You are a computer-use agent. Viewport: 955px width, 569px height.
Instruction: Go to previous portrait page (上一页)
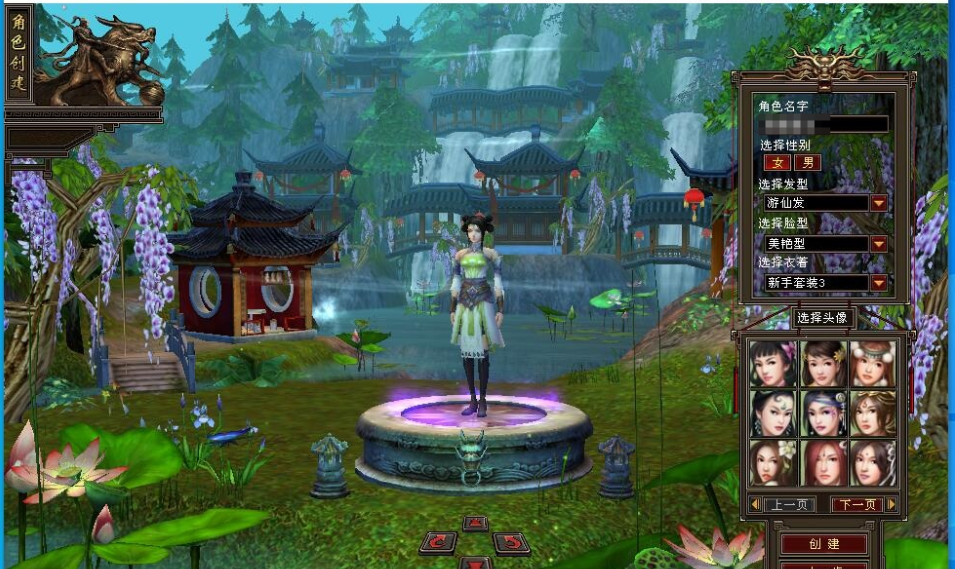click(x=789, y=505)
